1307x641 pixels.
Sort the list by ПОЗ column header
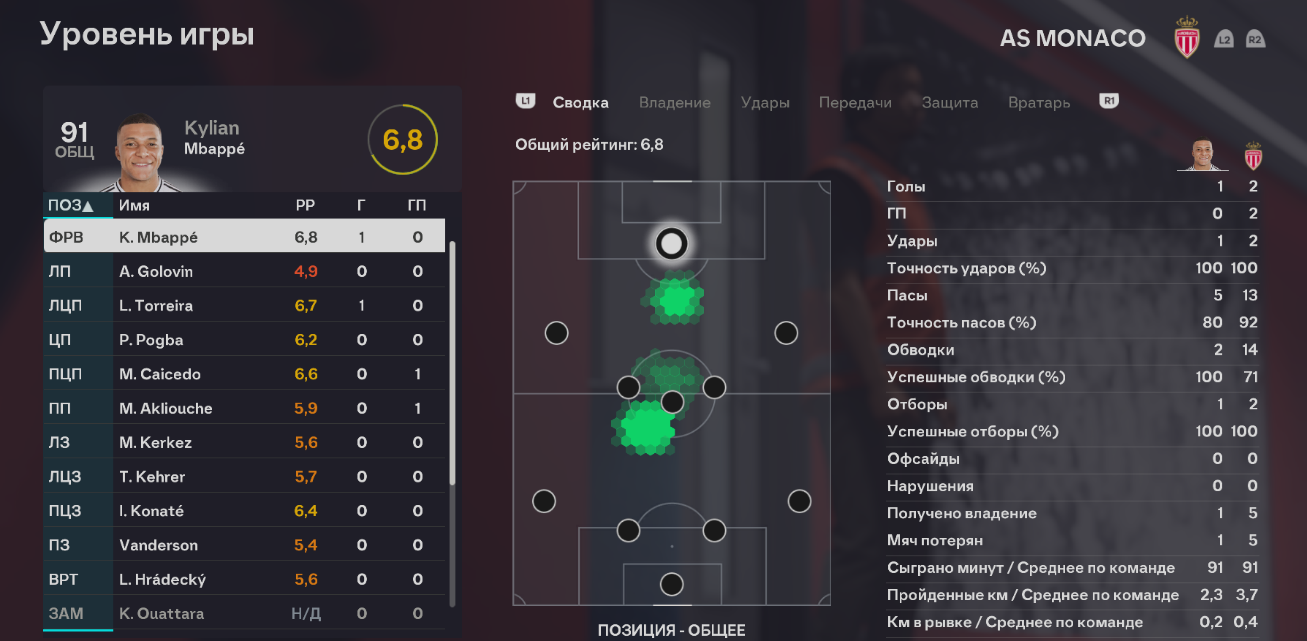70,205
